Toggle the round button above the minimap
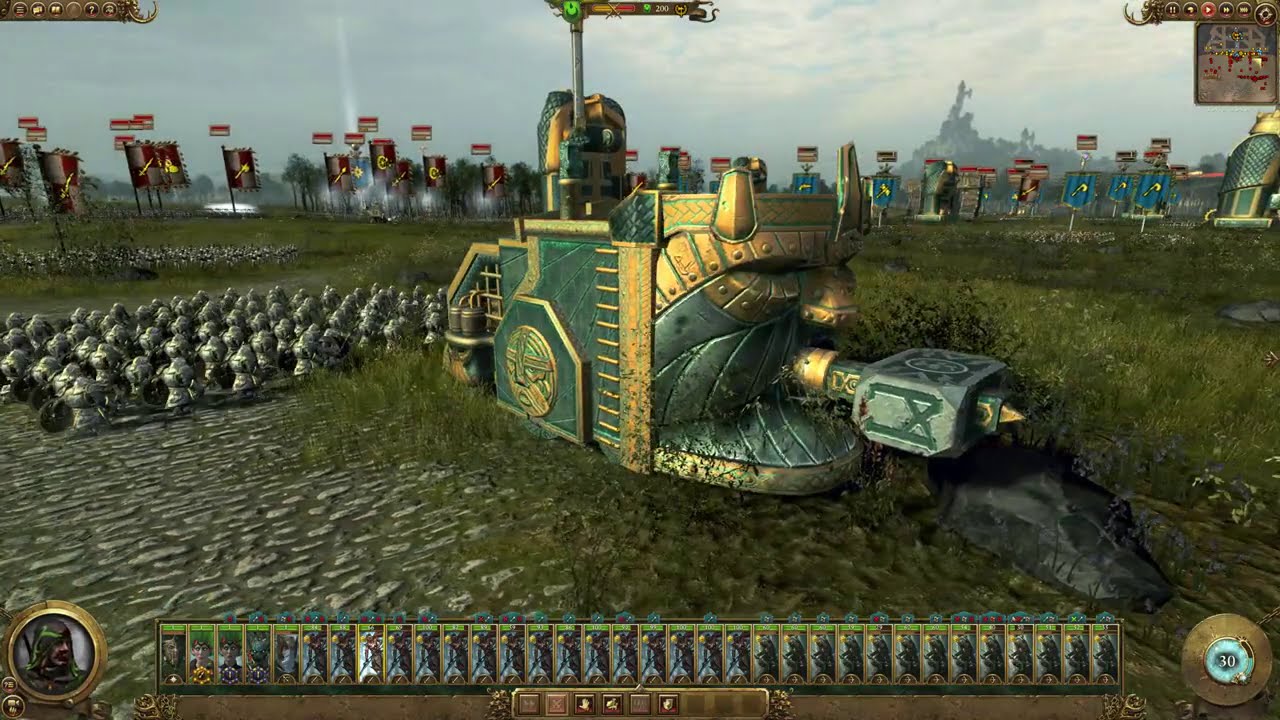1280x720 pixels. [x=1265, y=11]
